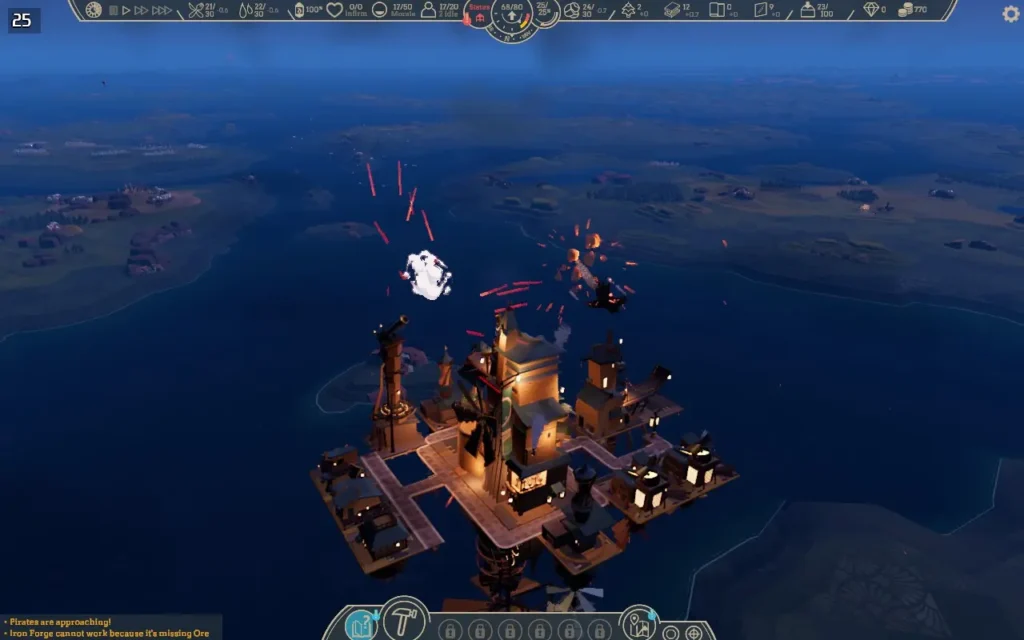The width and height of the screenshot is (1024, 640).
Task: Switch to double fast-forward speed
Action: coord(141,10)
